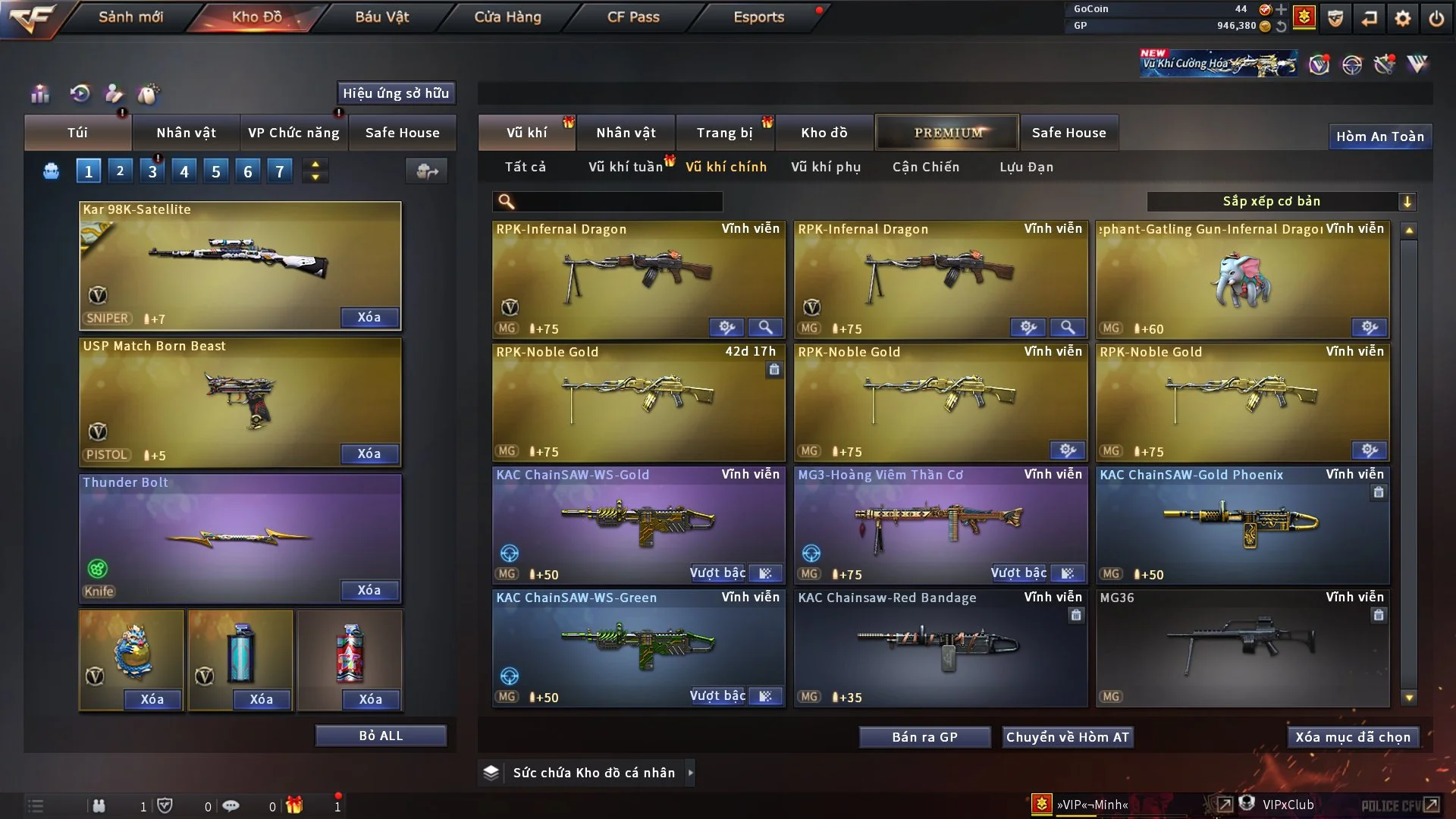Switch to bag preset number 3
Image resolution: width=1456 pixels, height=819 pixels.
[x=152, y=171]
